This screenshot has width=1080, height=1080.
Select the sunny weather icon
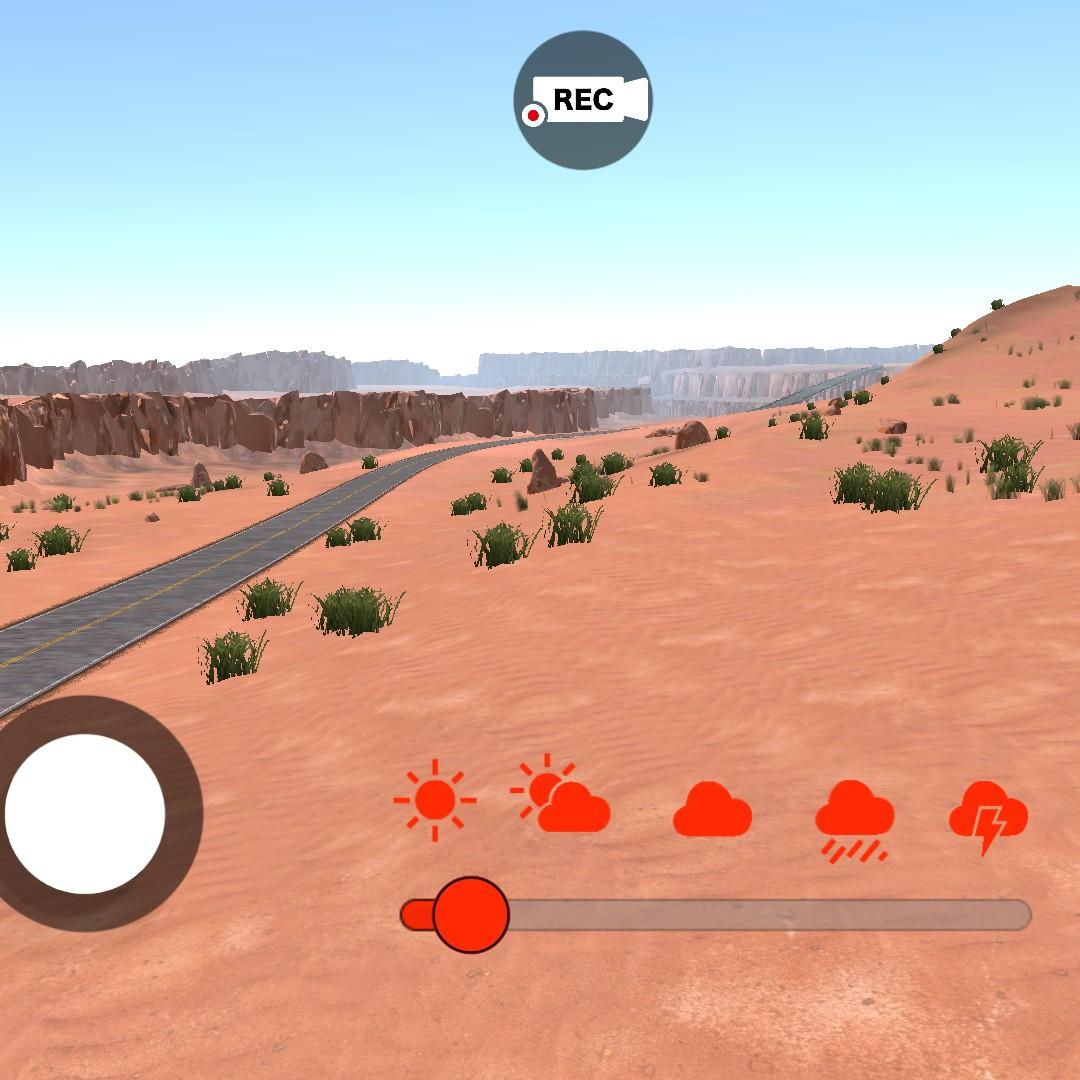point(435,800)
